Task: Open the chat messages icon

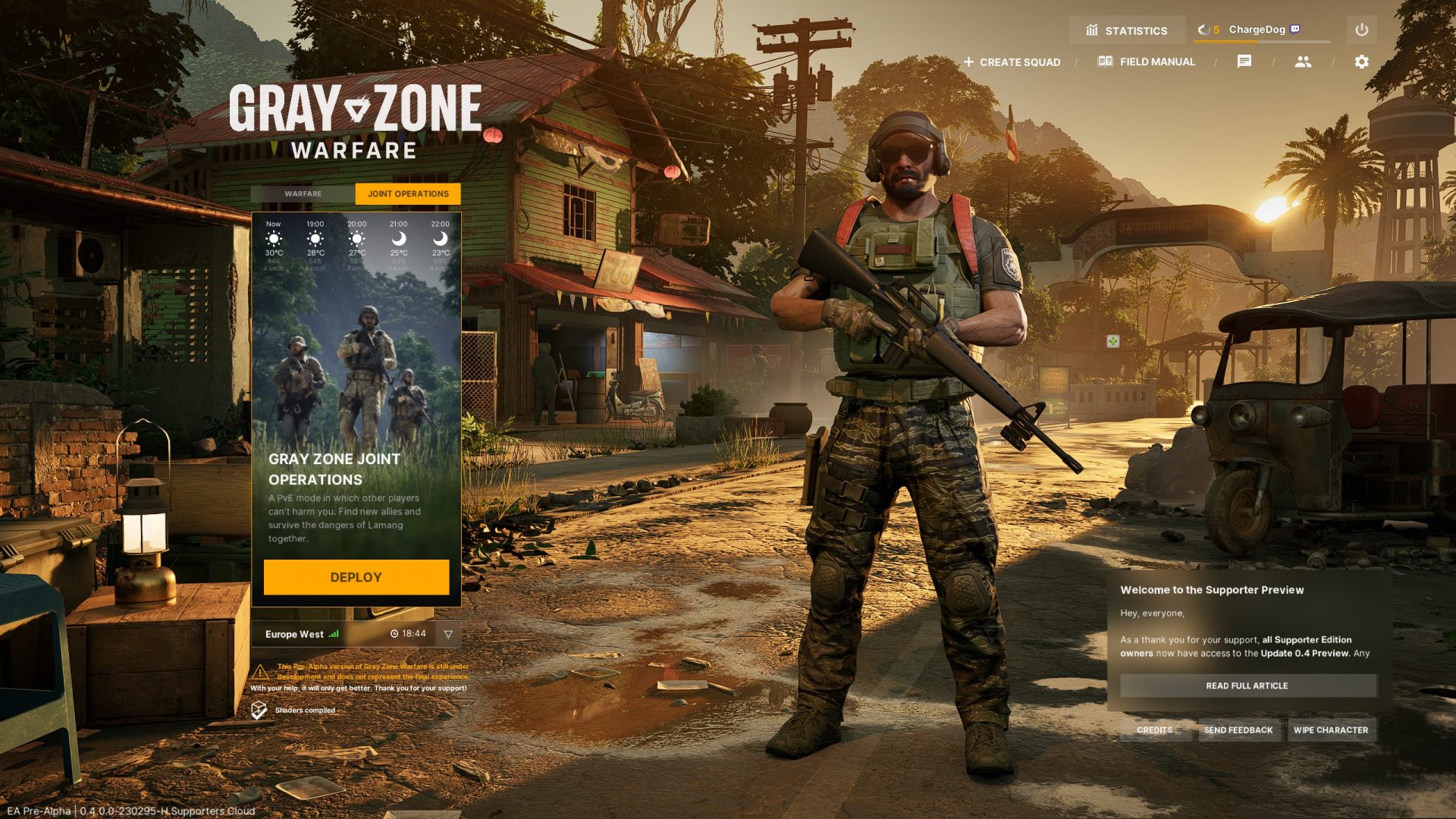Action: point(1244,61)
